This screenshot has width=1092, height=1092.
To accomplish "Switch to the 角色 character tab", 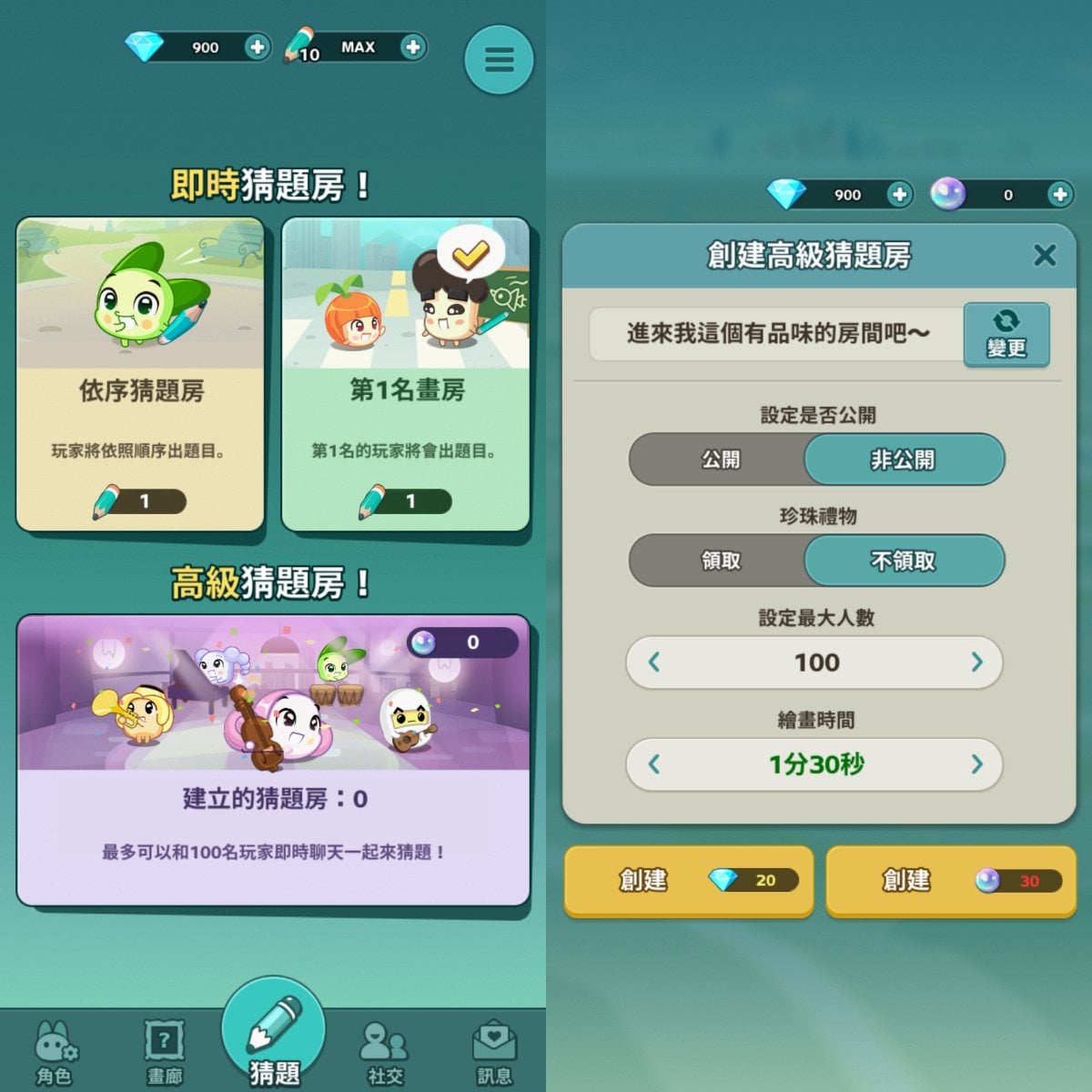I will [x=54, y=1053].
